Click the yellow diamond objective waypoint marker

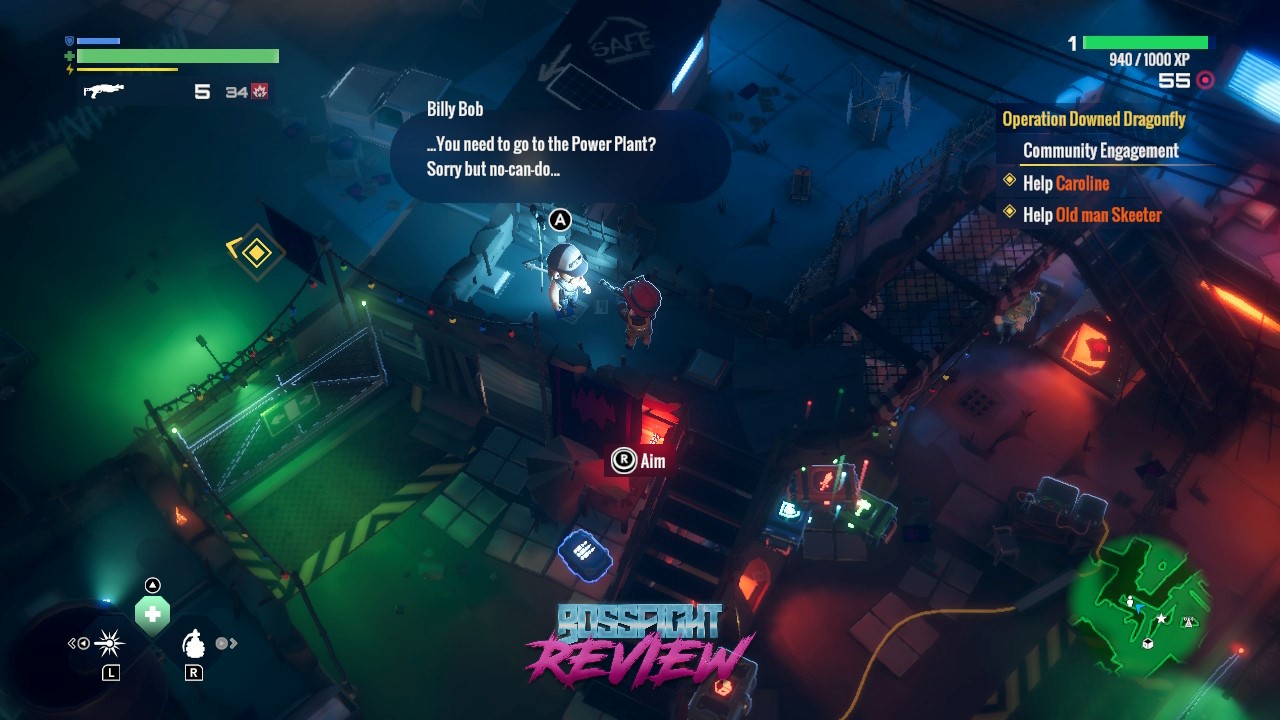click(x=257, y=253)
